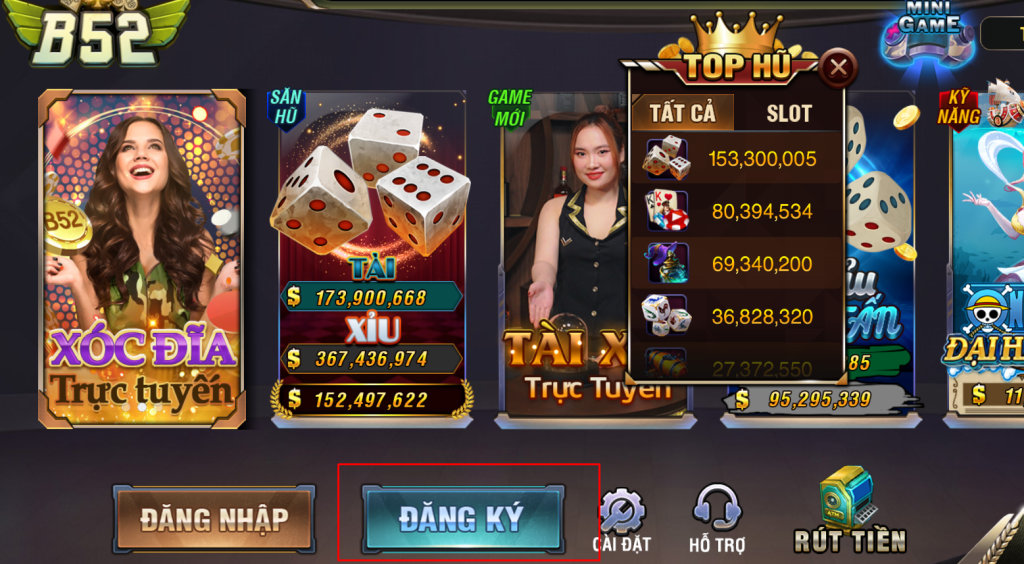Select the Xóc Đĩa Trực Tuyến game card
Image resolution: width=1024 pixels, height=564 pixels.
[x=142, y=257]
